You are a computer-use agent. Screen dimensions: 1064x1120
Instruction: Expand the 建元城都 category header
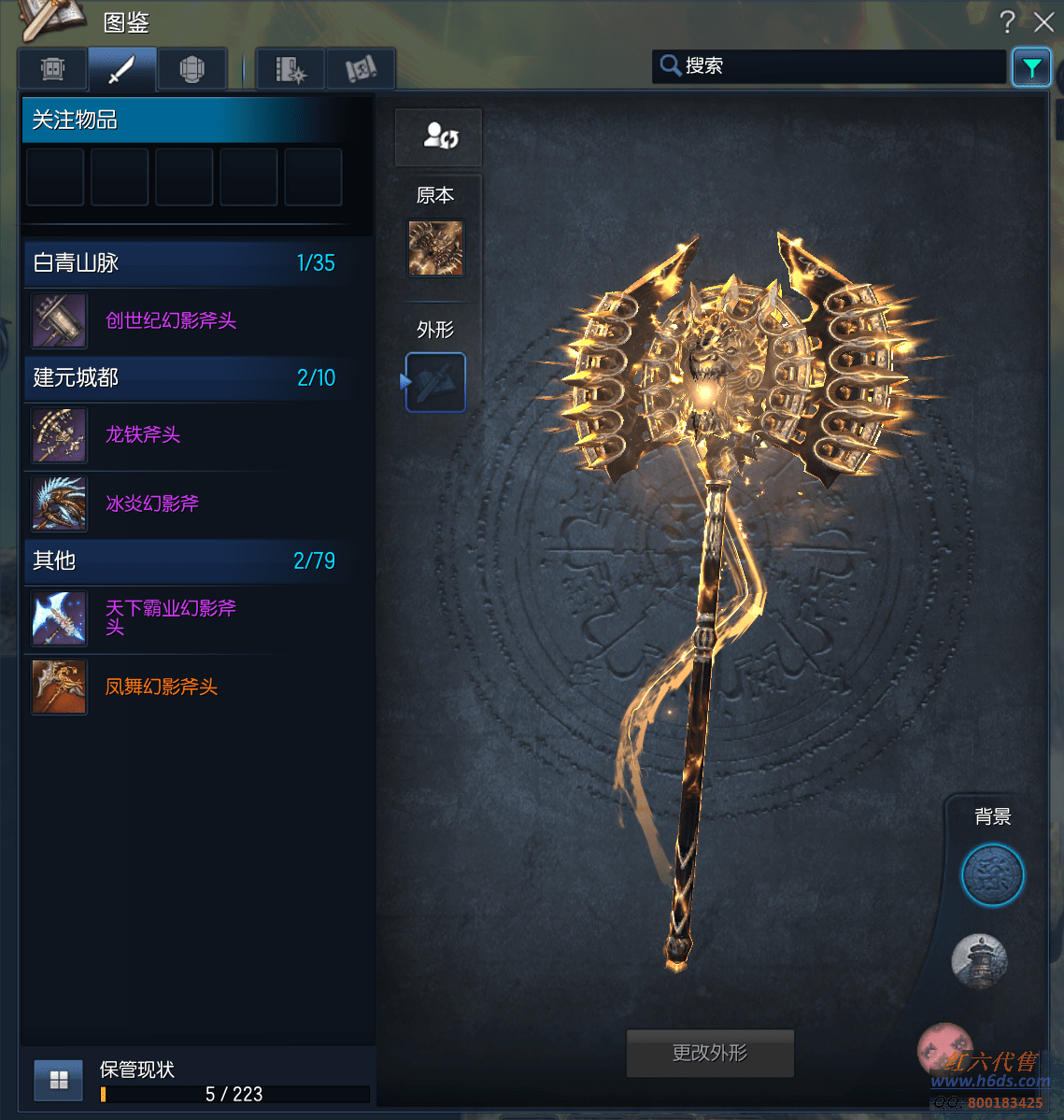click(x=185, y=378)
